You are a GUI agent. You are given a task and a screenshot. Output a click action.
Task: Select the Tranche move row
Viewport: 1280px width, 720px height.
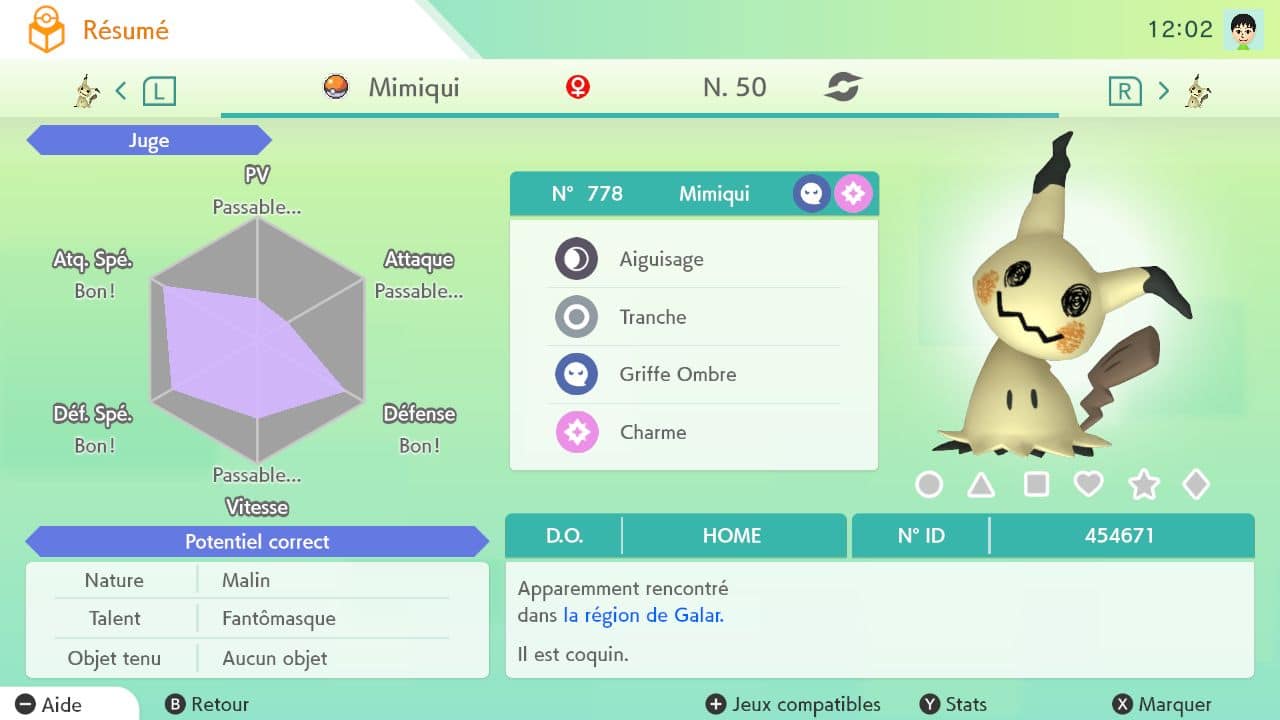pos(693,318)
